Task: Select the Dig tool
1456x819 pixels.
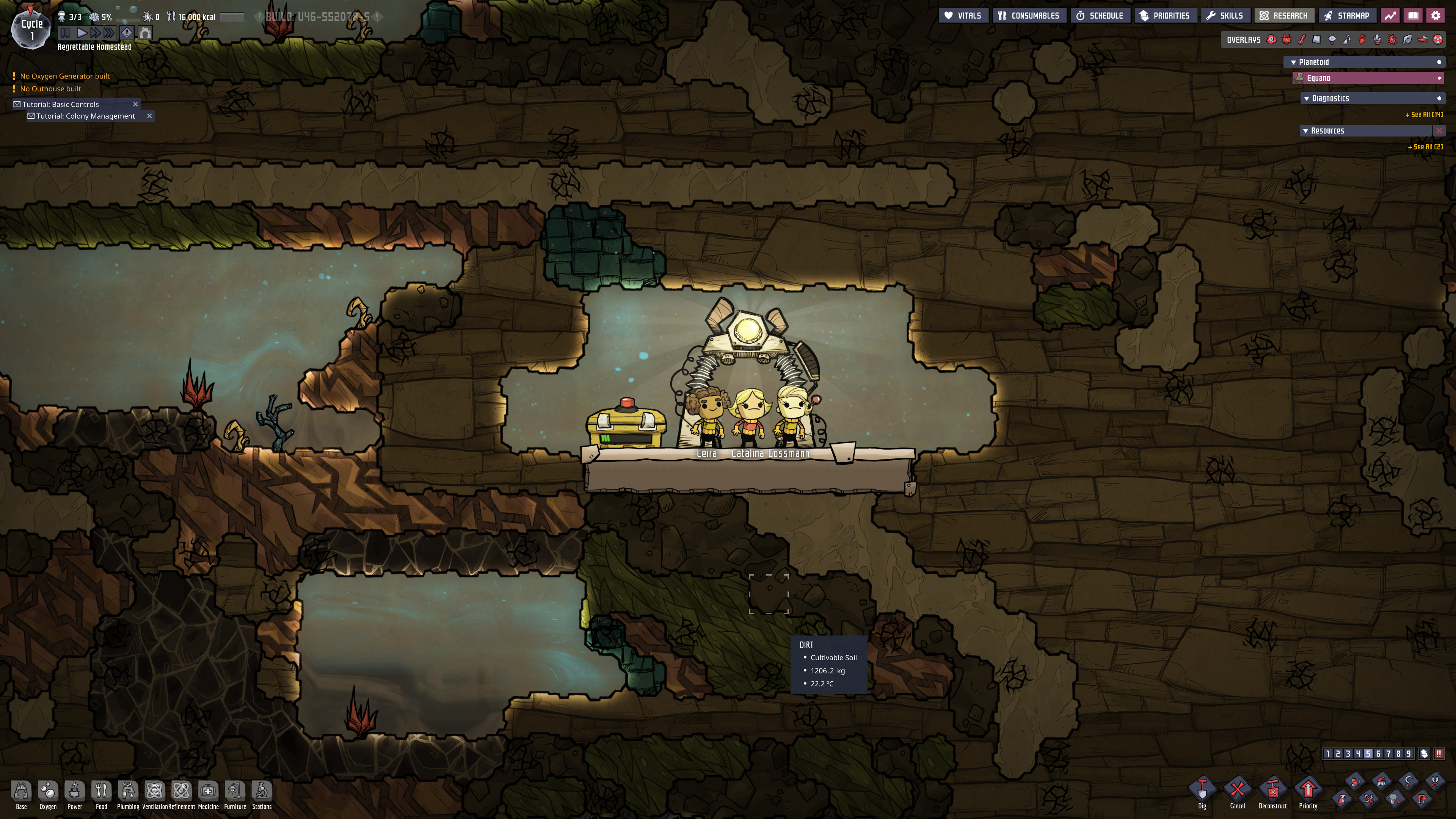Action: pos(1202,791)
